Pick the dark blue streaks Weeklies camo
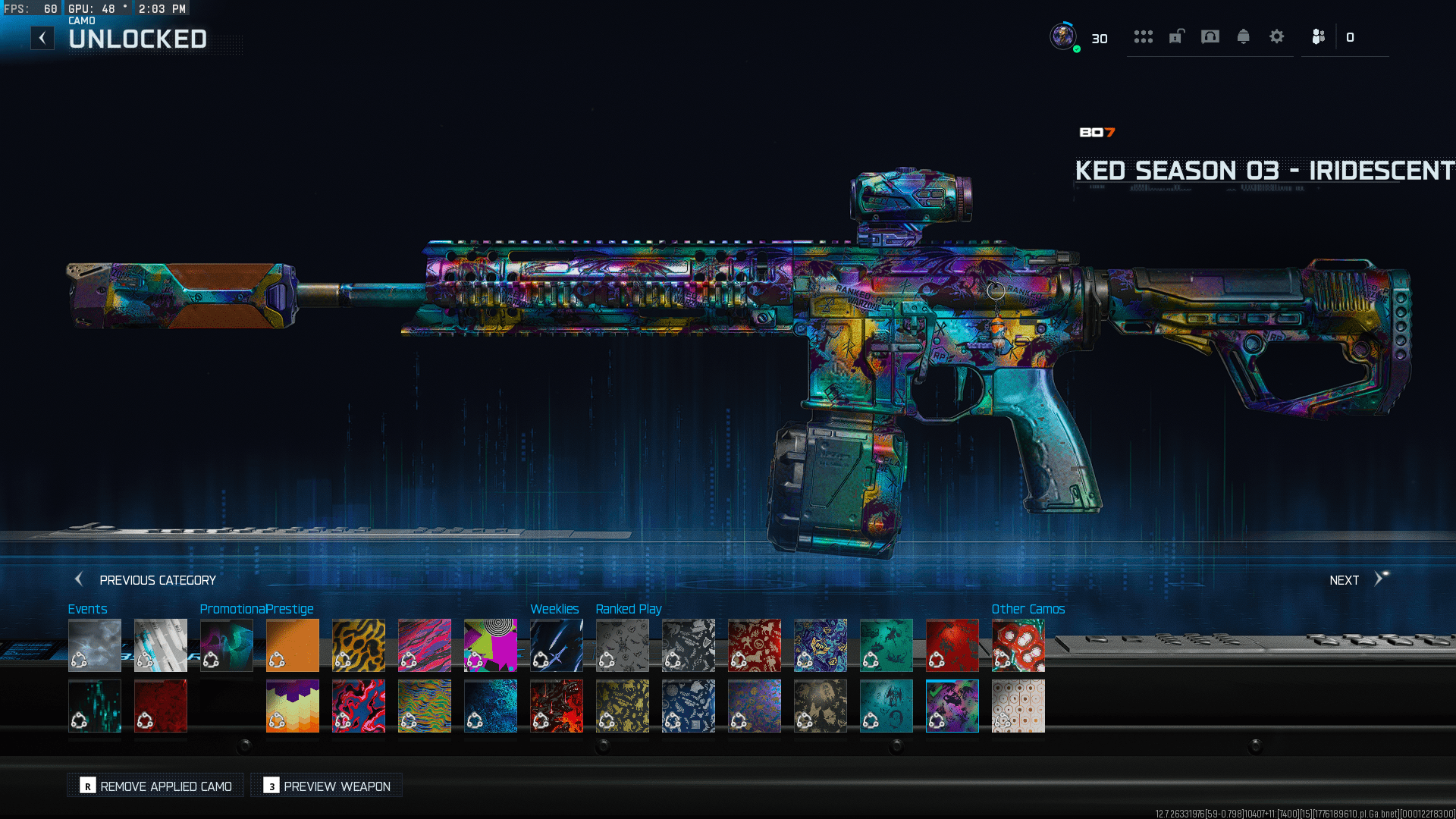The height and width of the screenshot is (819, 1456). (x=557, y=645)
